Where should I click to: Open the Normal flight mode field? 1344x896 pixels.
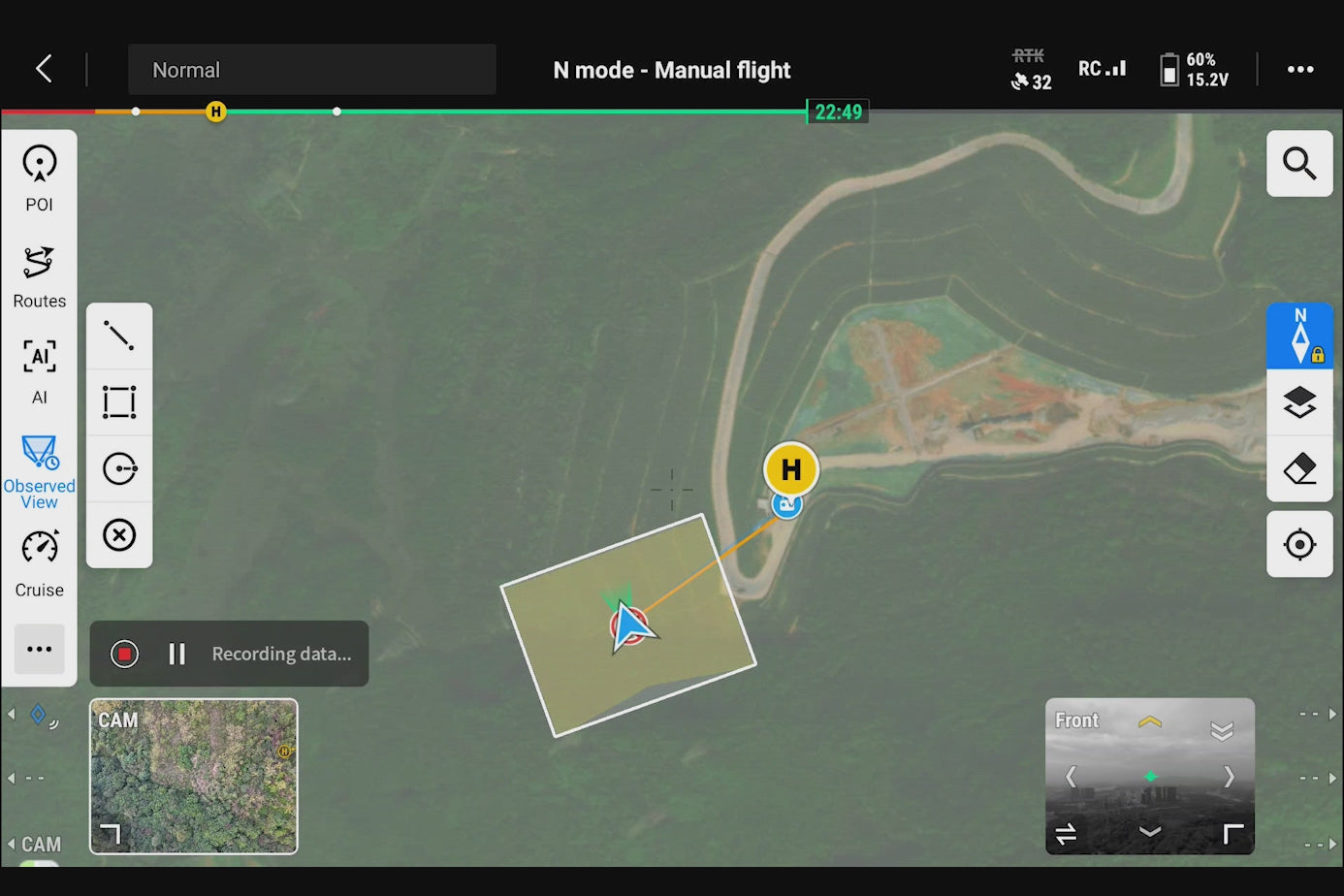311,70
